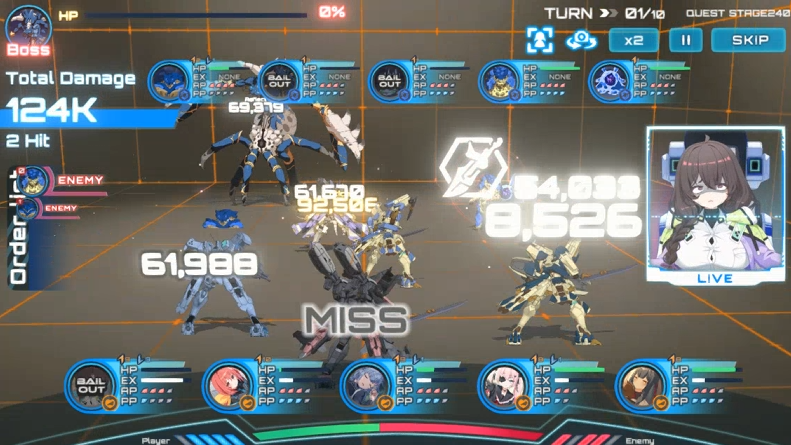
Task: Open the LIVE operator portrait panel
Action: pyautogui.click(x=714, y=205)
